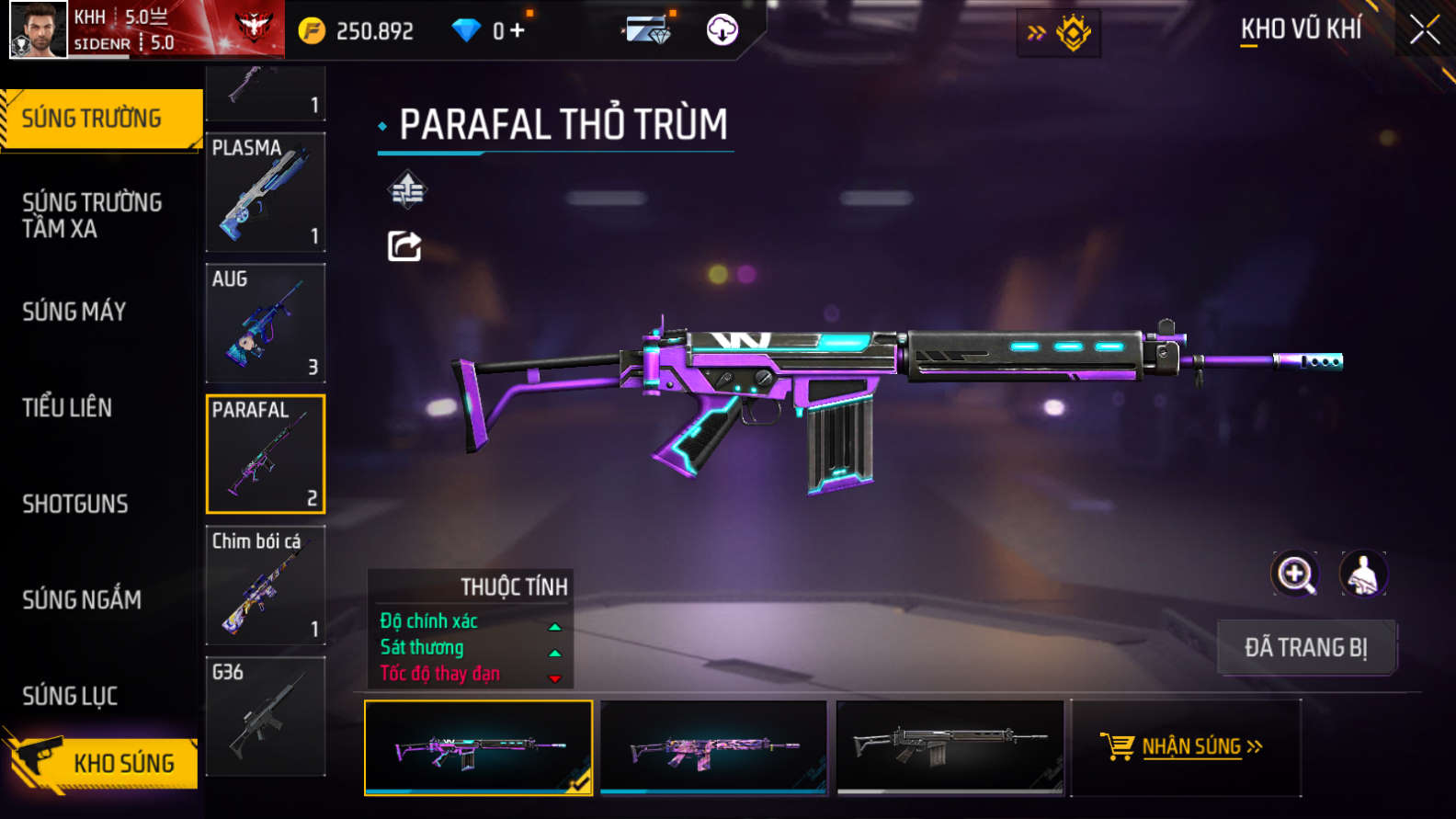Click the Đã Trang Bị button
The image size is (1456, 819).
click(1306, 647)
